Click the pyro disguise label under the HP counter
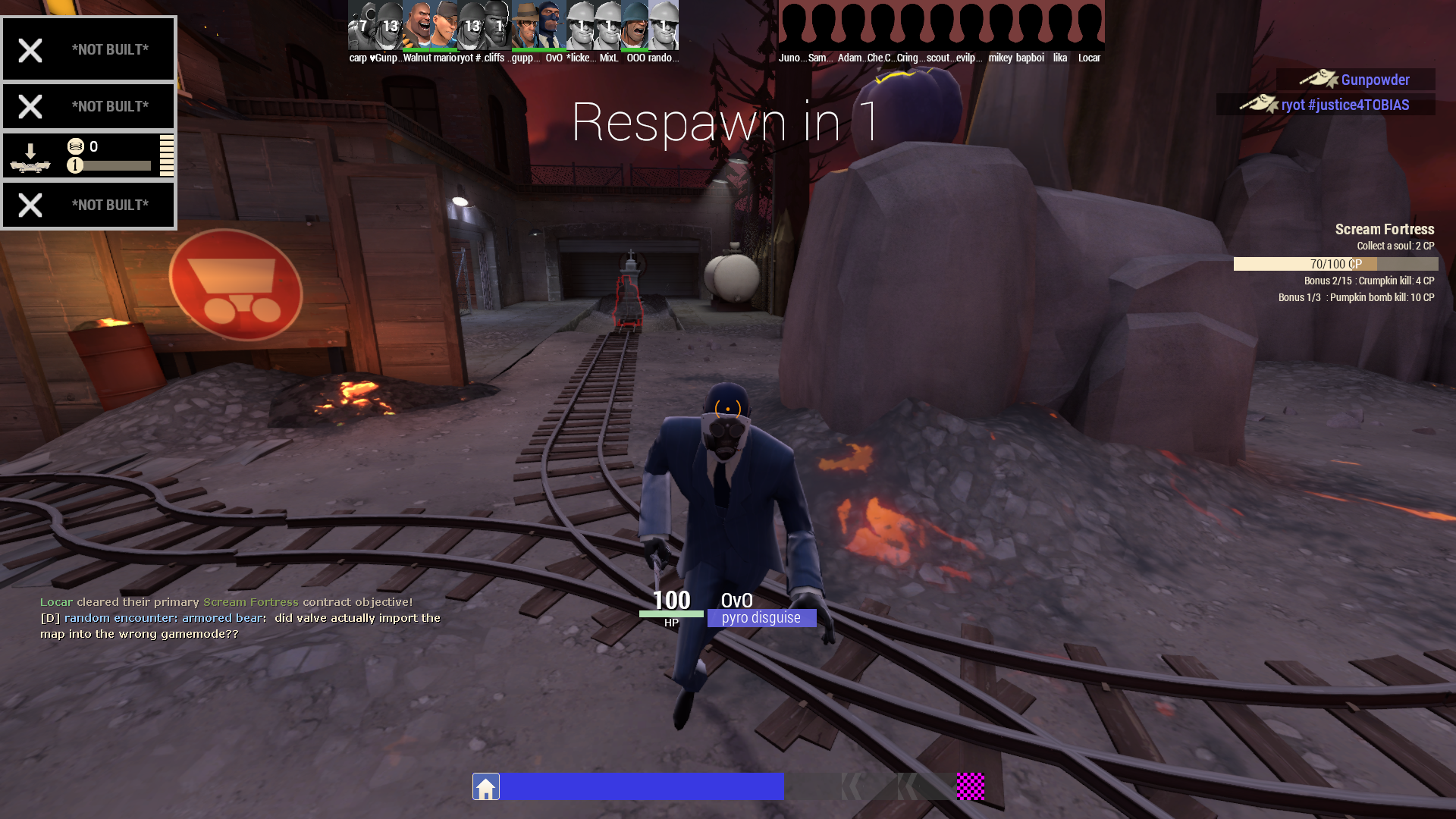The image size is (1456, 819). click(761, 618)
